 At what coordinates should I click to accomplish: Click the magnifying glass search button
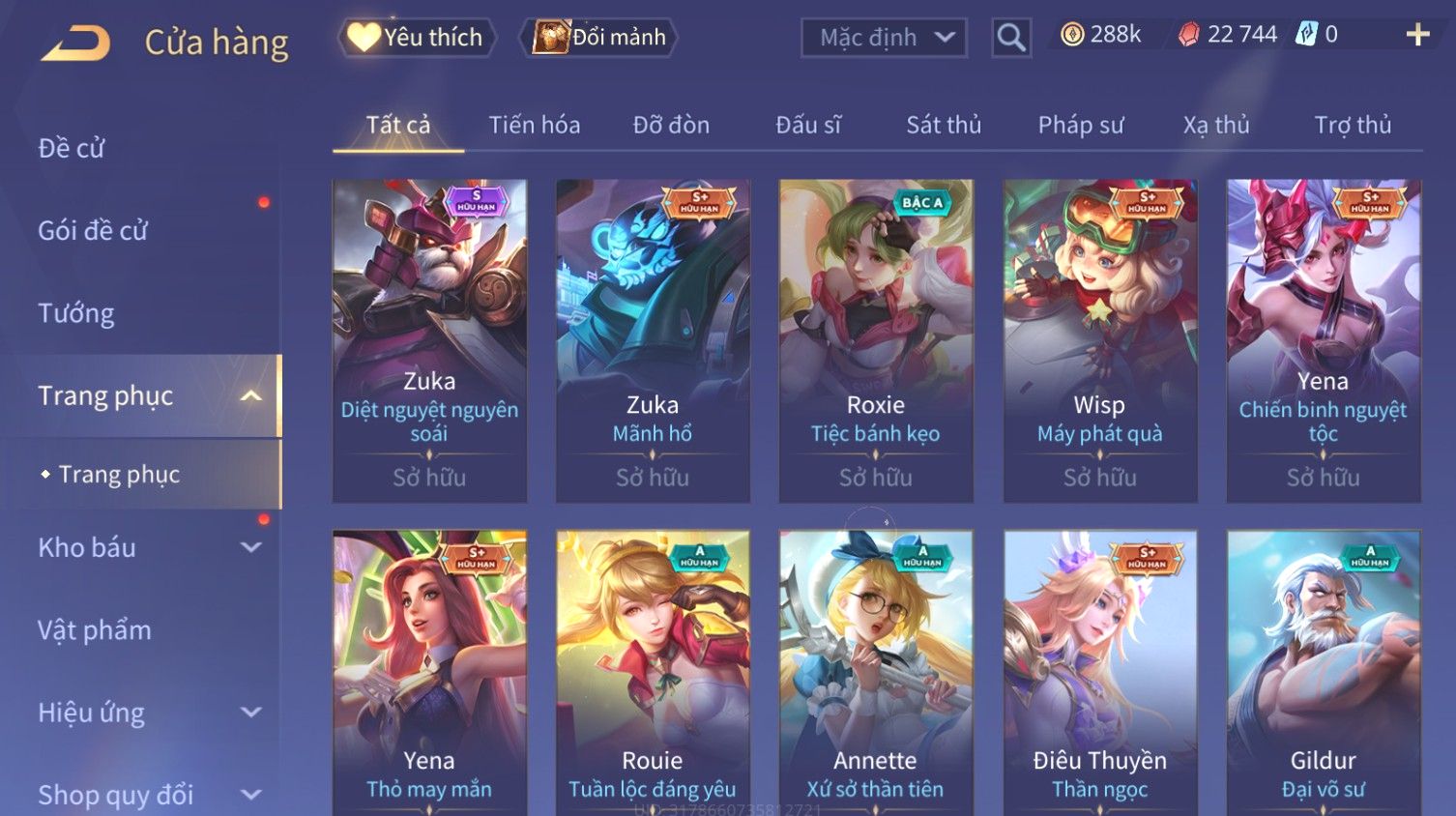click(x=1010, y=38)
